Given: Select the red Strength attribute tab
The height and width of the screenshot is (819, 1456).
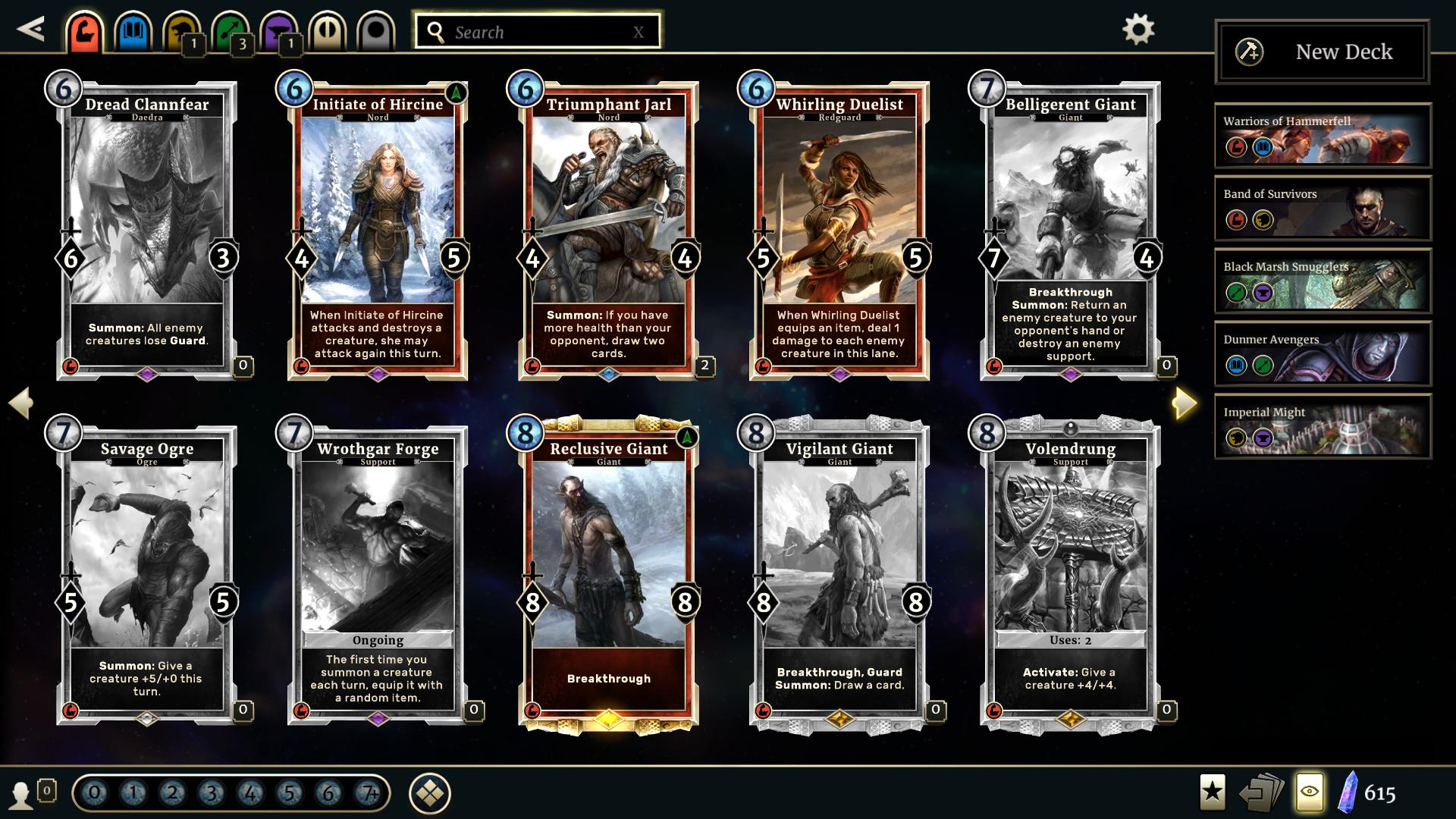Looking at the screenshot, I should click(x=83, y=32).
